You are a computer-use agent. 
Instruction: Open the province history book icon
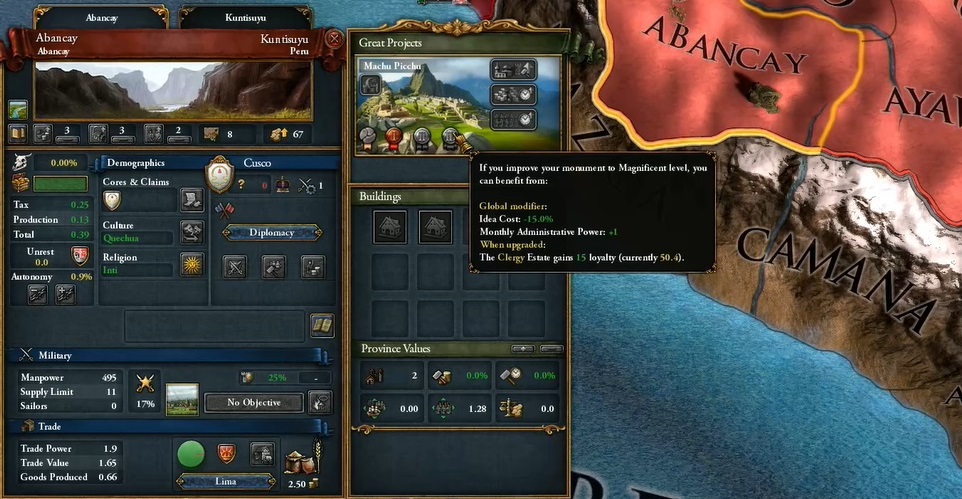click(18, 133)
